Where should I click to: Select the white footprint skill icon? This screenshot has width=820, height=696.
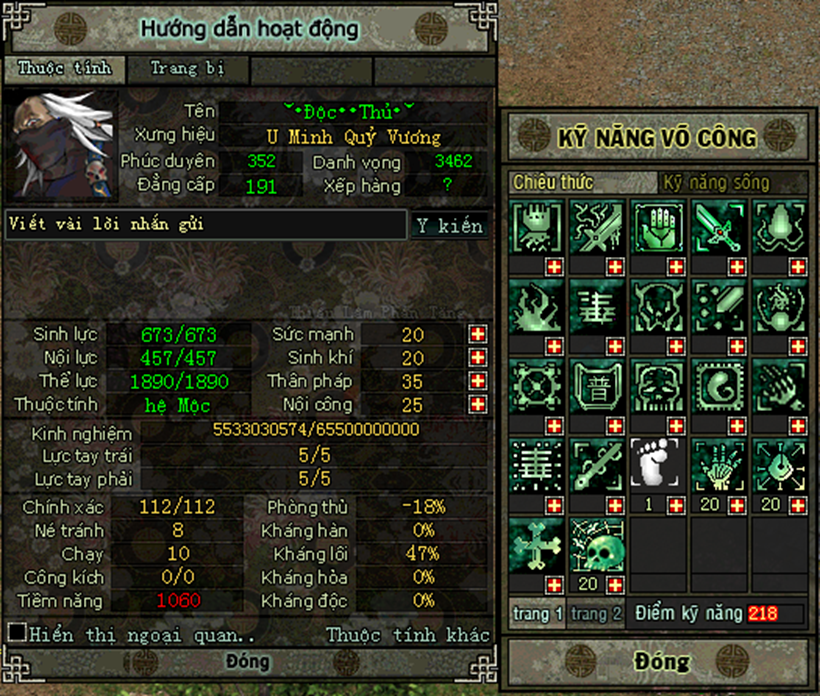point(658,465)
